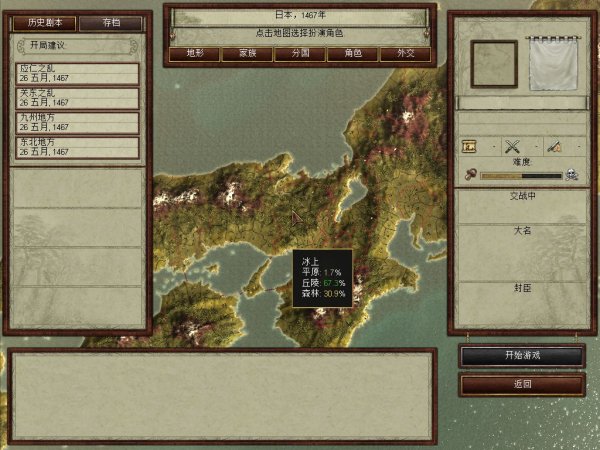Go back with the 返回 button
600x450 pixels.
[x=522, y=384]
